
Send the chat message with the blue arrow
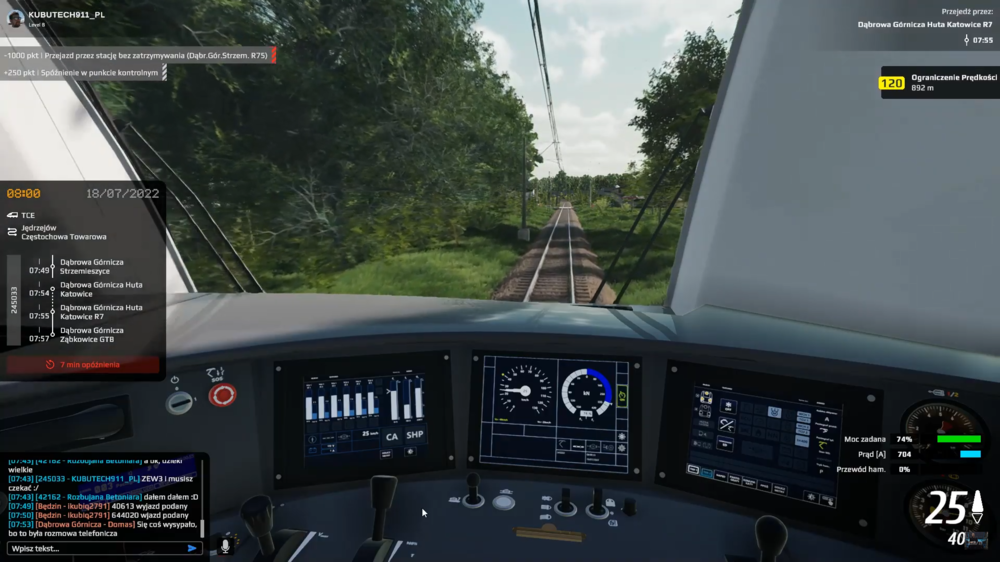click(x=192, y=548)
